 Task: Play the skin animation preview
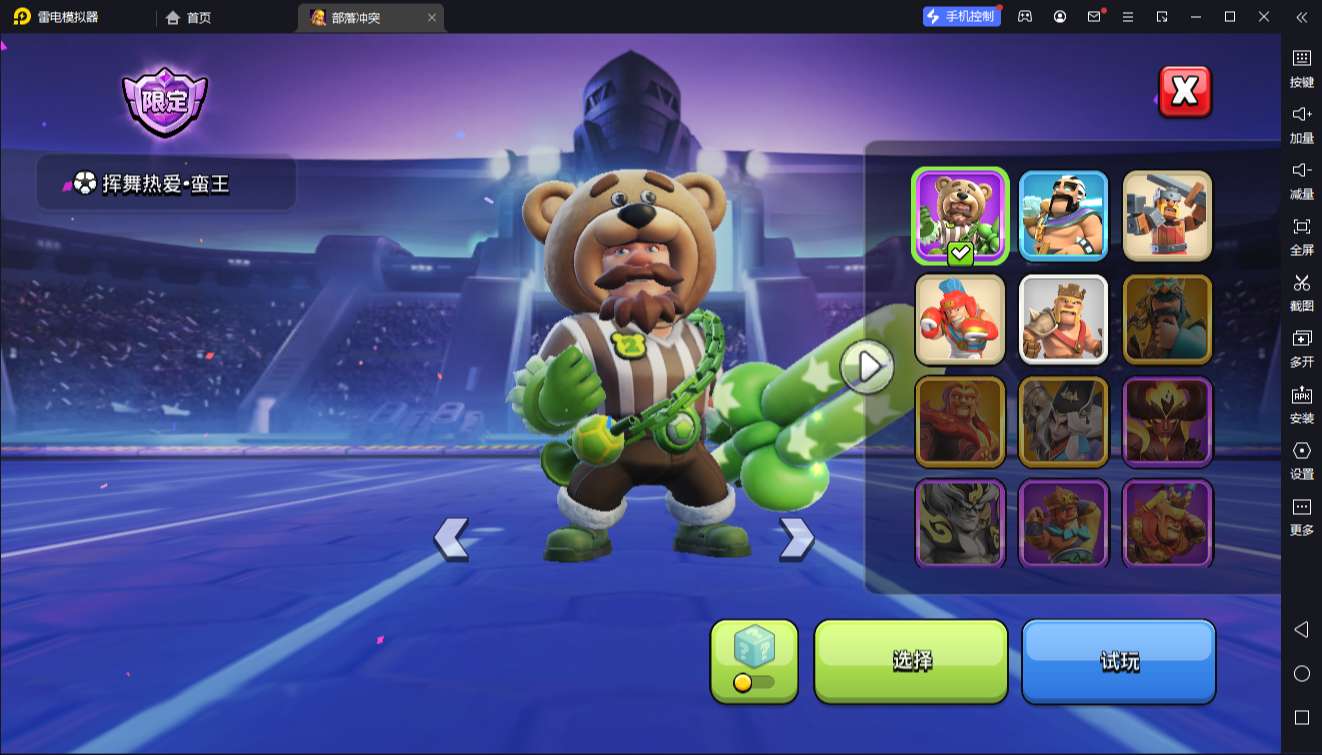866,367
